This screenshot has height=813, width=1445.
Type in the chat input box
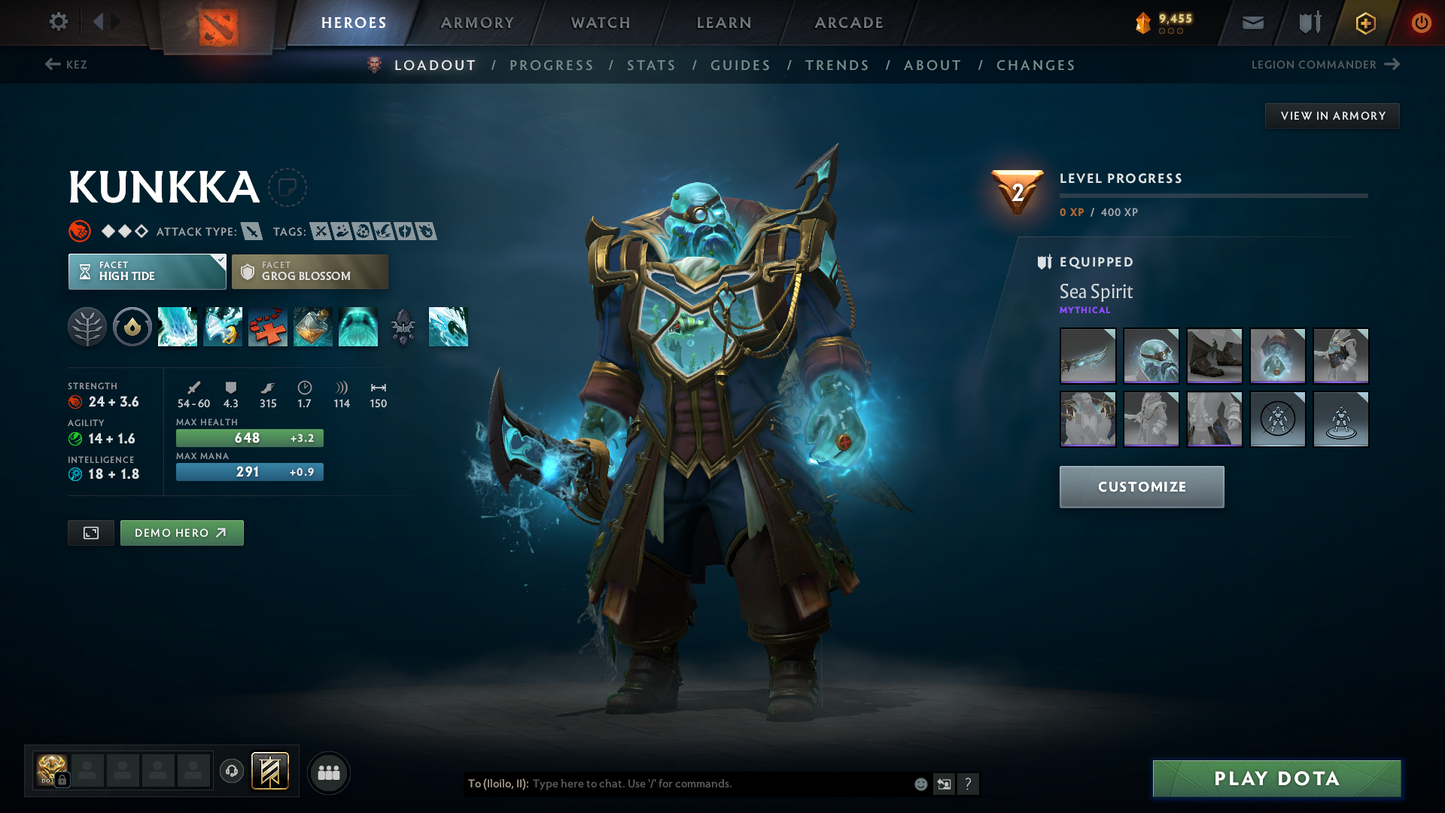coord(715,784)
